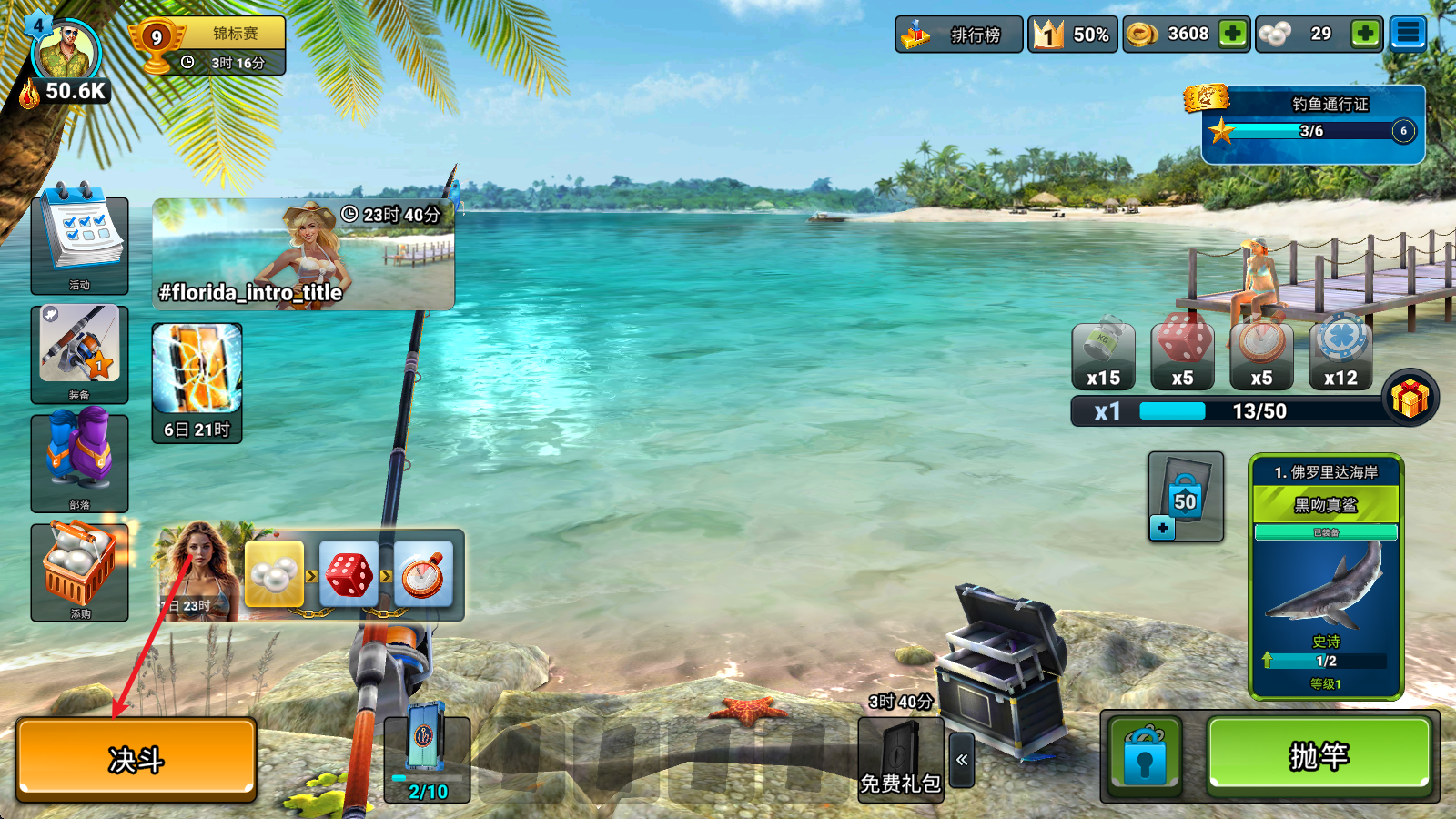The image size is (1456, 819).
Task: Open the 锦标赛 tournament trophy panel
Action: pyautogui.click(x=211, y=45)
